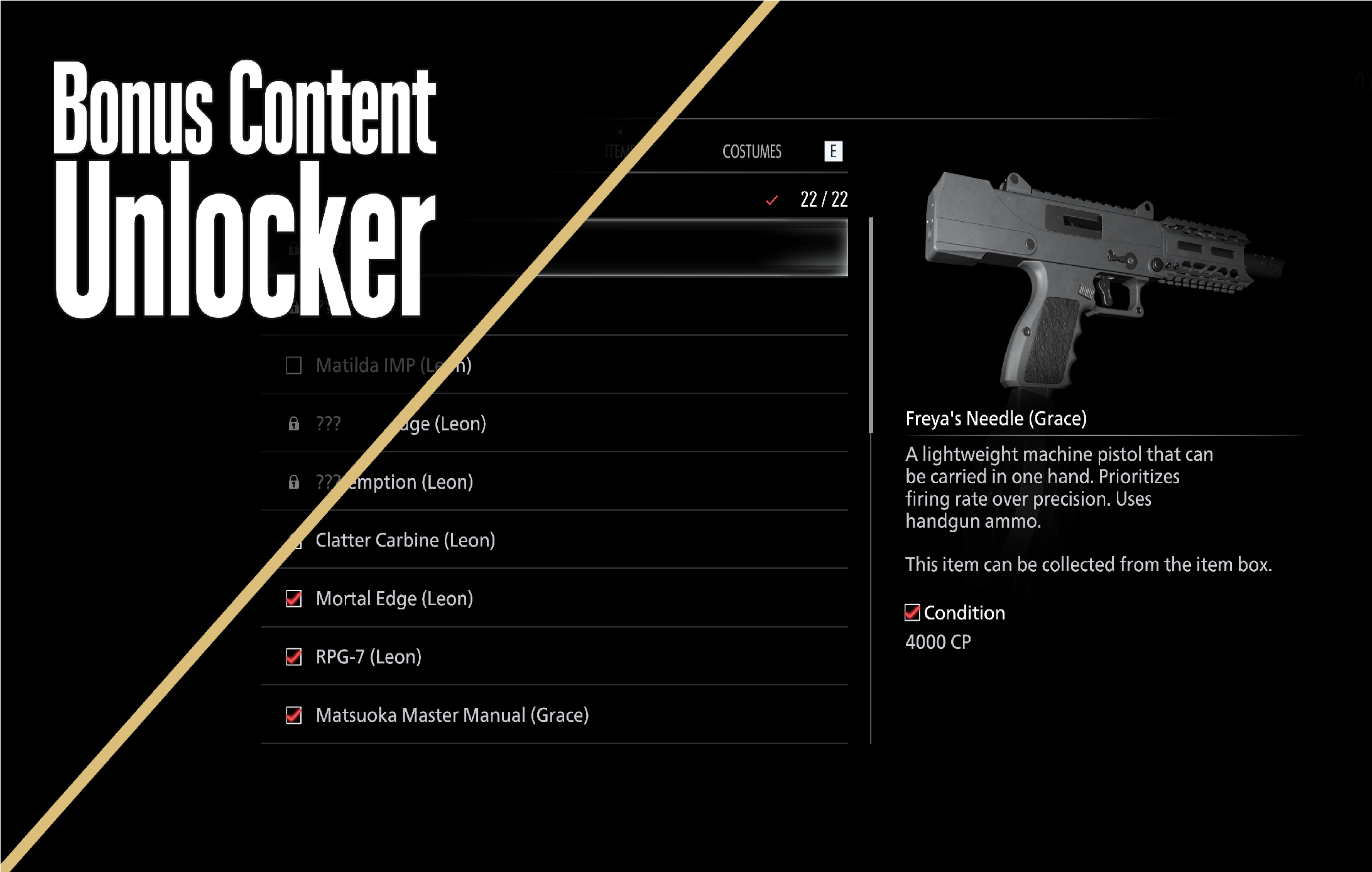Choose the Clatter Carbine (Leon) row
Viewport: 1372px width, 872px height.
coord(405,540)
